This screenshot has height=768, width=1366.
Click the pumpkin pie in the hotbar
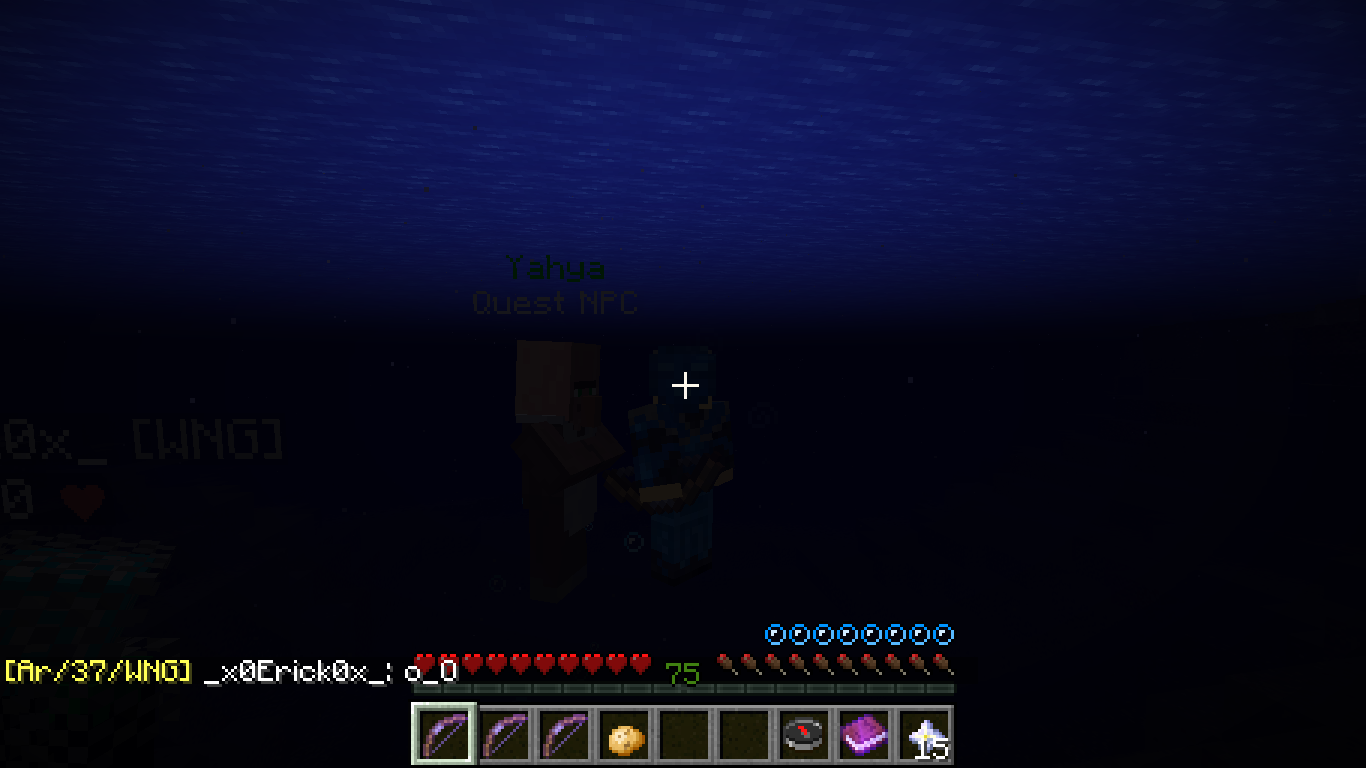coord(624,735)
